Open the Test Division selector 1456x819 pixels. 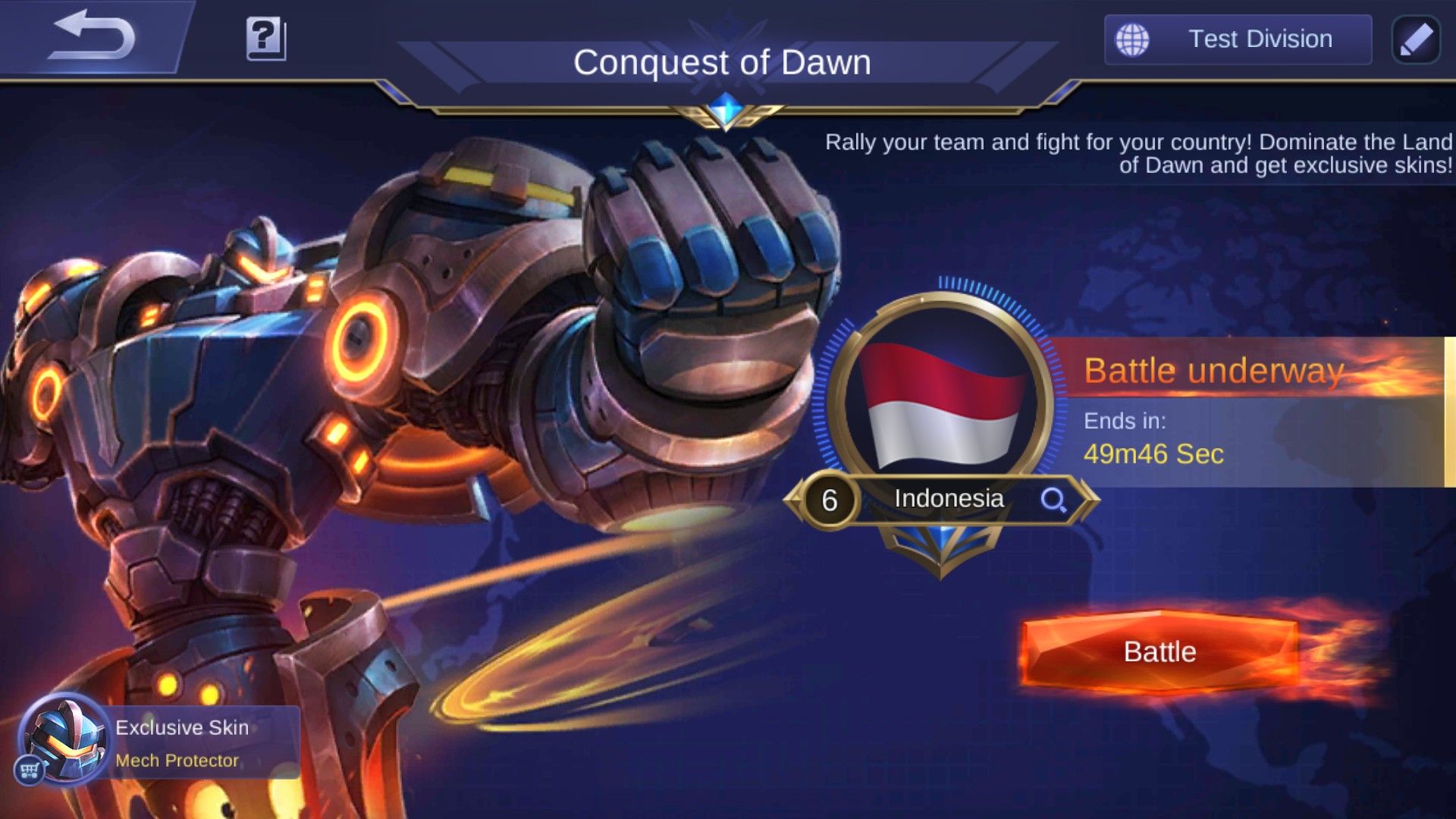coord(1238,39)
